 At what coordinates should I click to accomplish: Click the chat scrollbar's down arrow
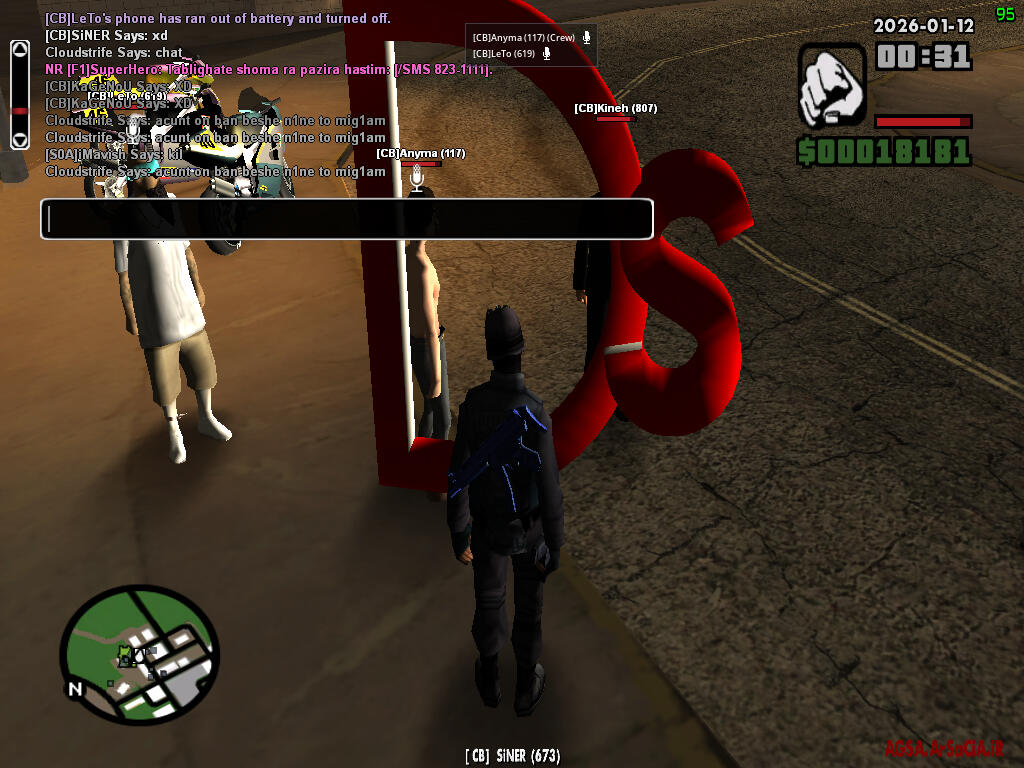point(19,139)
